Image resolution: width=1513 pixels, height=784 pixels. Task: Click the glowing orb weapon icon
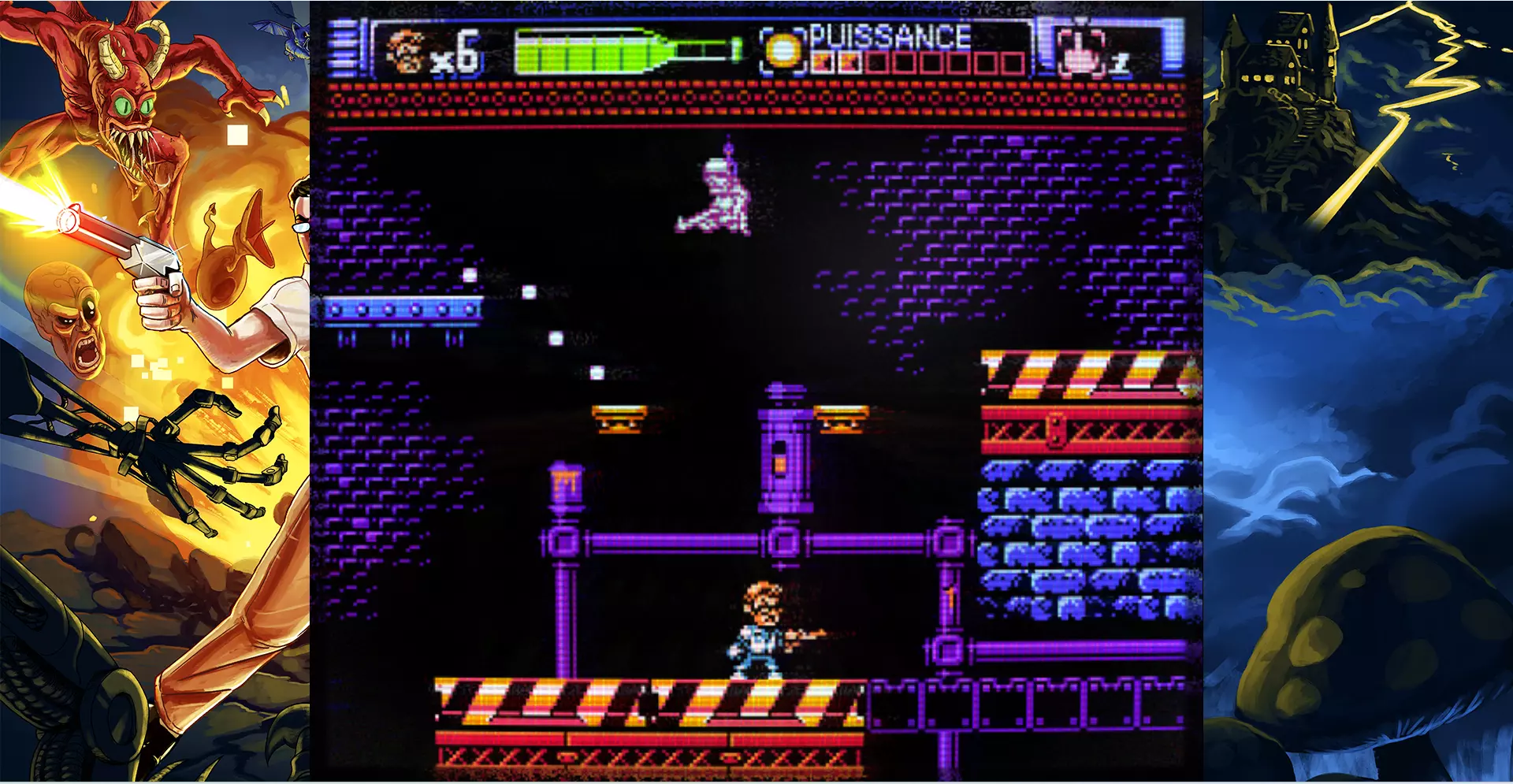tap(783, 51)
